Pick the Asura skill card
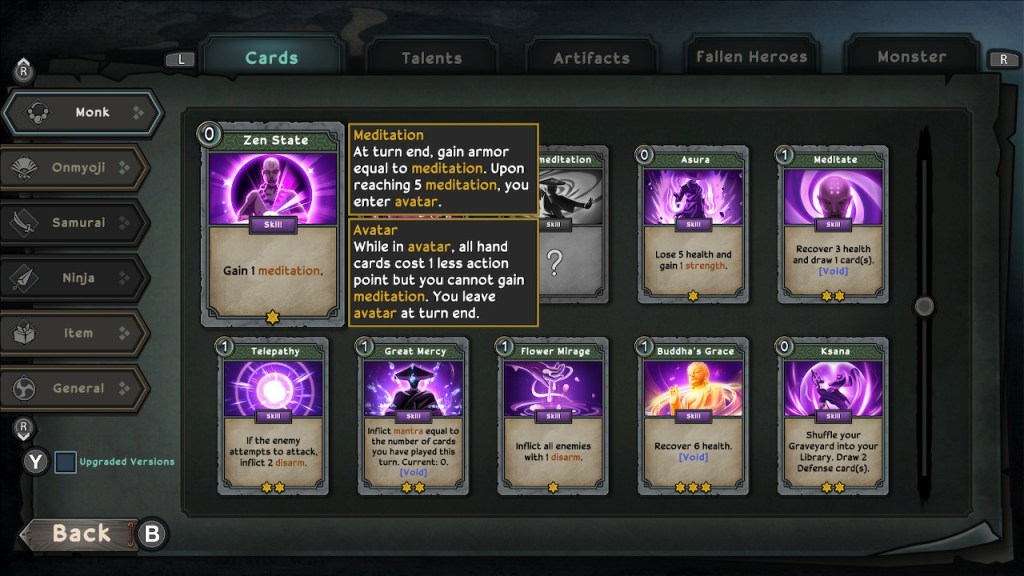This screenshot has width=1024, height=576. pos(693,226)
